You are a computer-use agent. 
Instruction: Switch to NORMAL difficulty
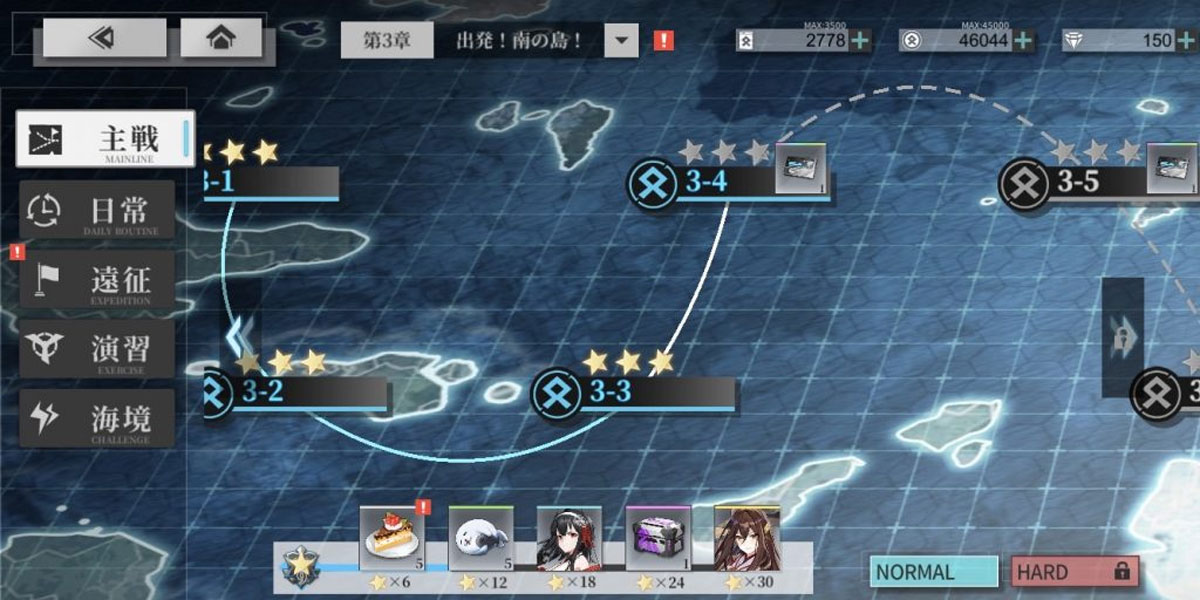pyautogui.click(x=933, y=572)
